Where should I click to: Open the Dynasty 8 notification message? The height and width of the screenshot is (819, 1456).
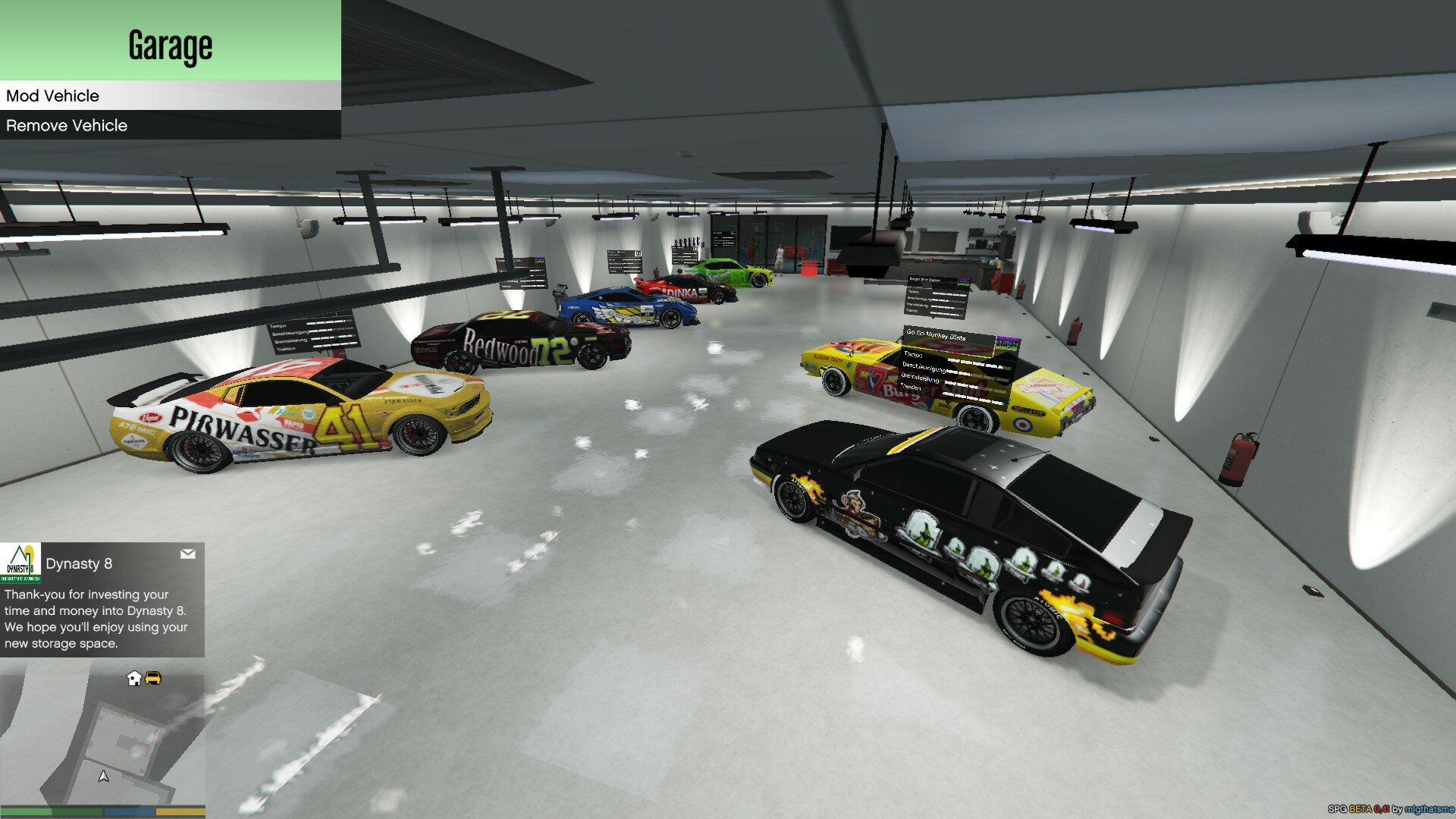(102, 600)
